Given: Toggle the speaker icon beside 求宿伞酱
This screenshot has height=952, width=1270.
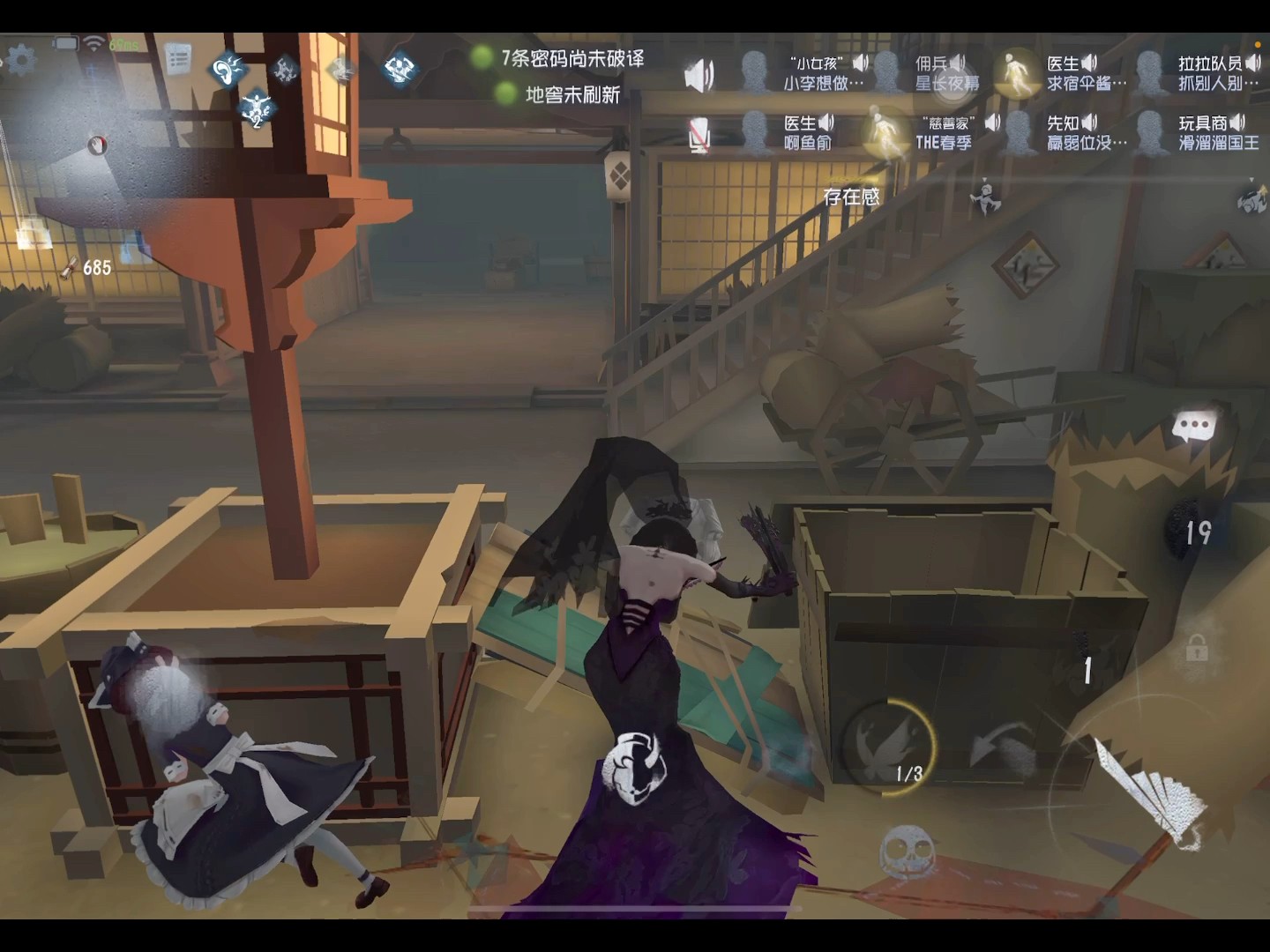Looking at the screenshot, I should [1088, 63].
